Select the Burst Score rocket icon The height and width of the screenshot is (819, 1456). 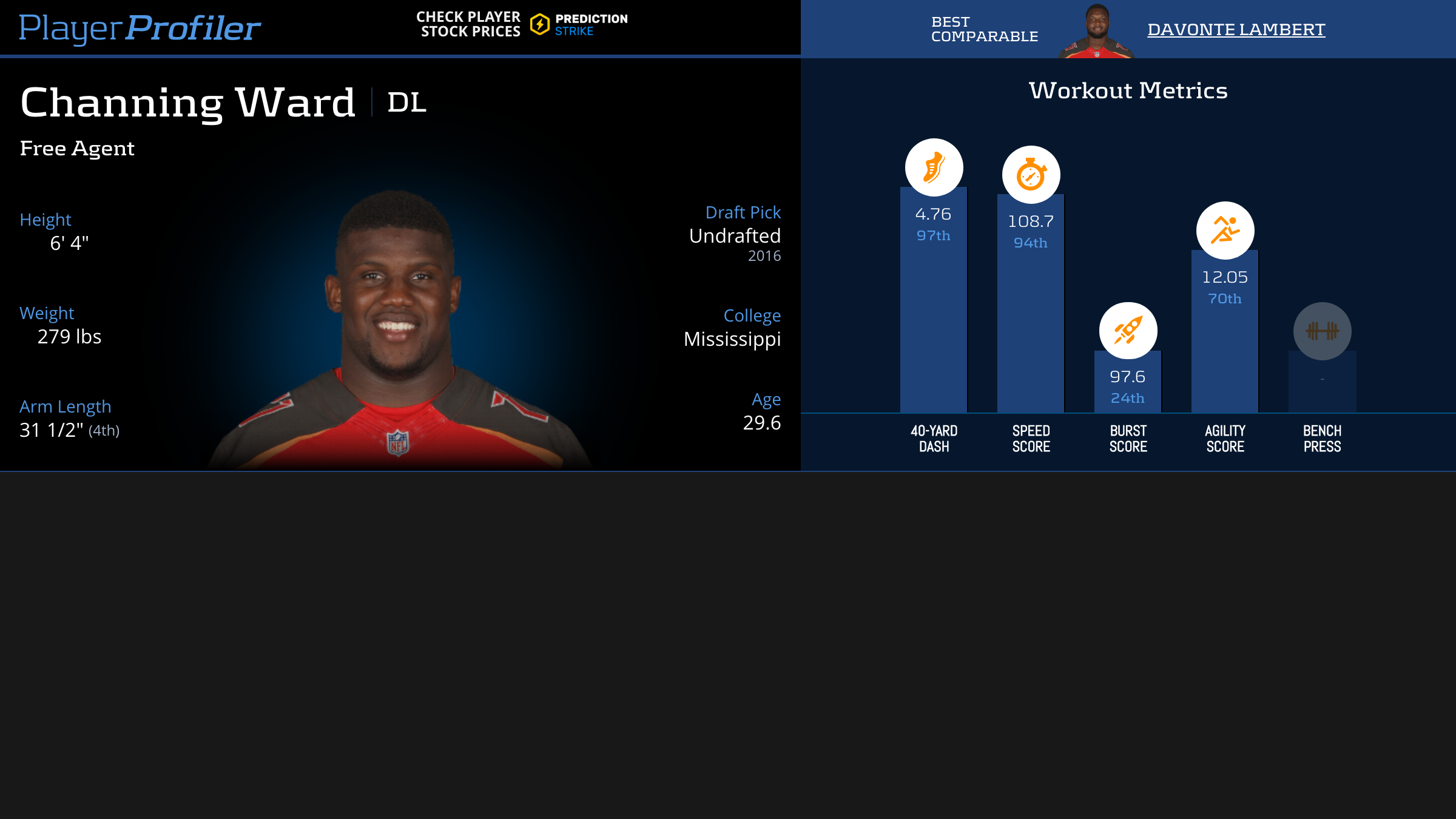point(1128,331)
